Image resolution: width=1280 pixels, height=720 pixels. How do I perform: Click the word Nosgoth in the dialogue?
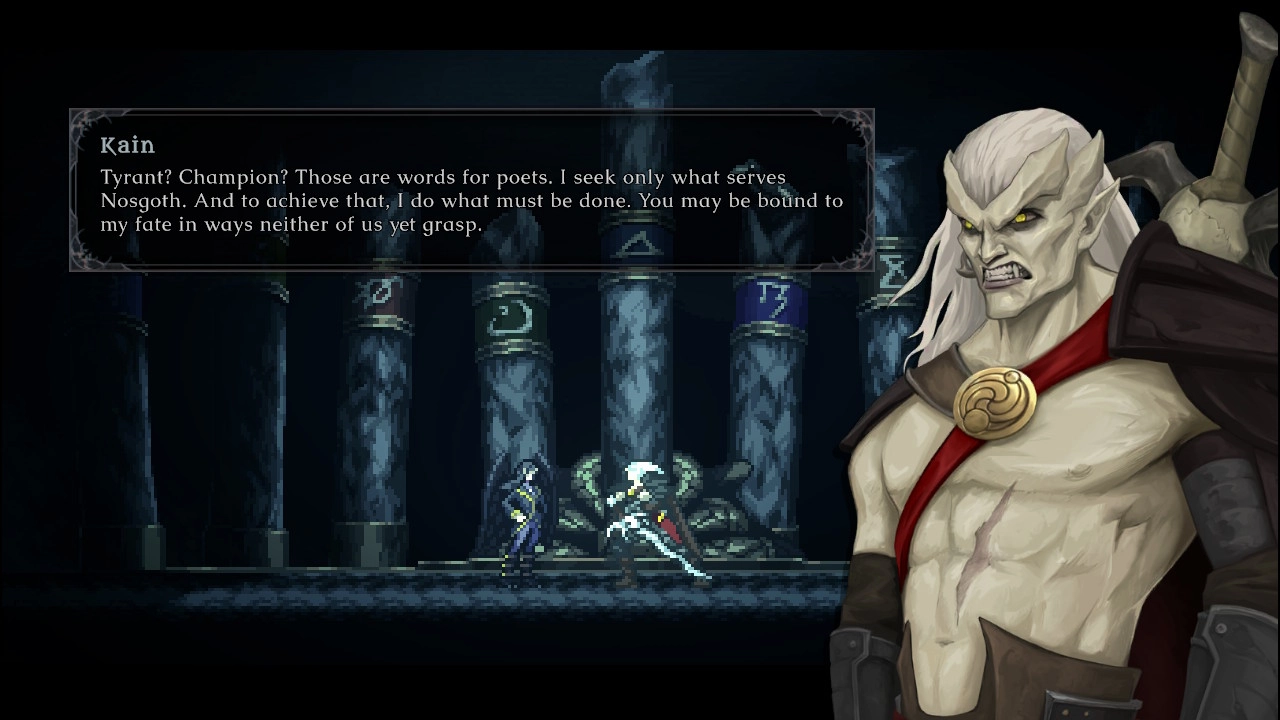click(138, 200)
